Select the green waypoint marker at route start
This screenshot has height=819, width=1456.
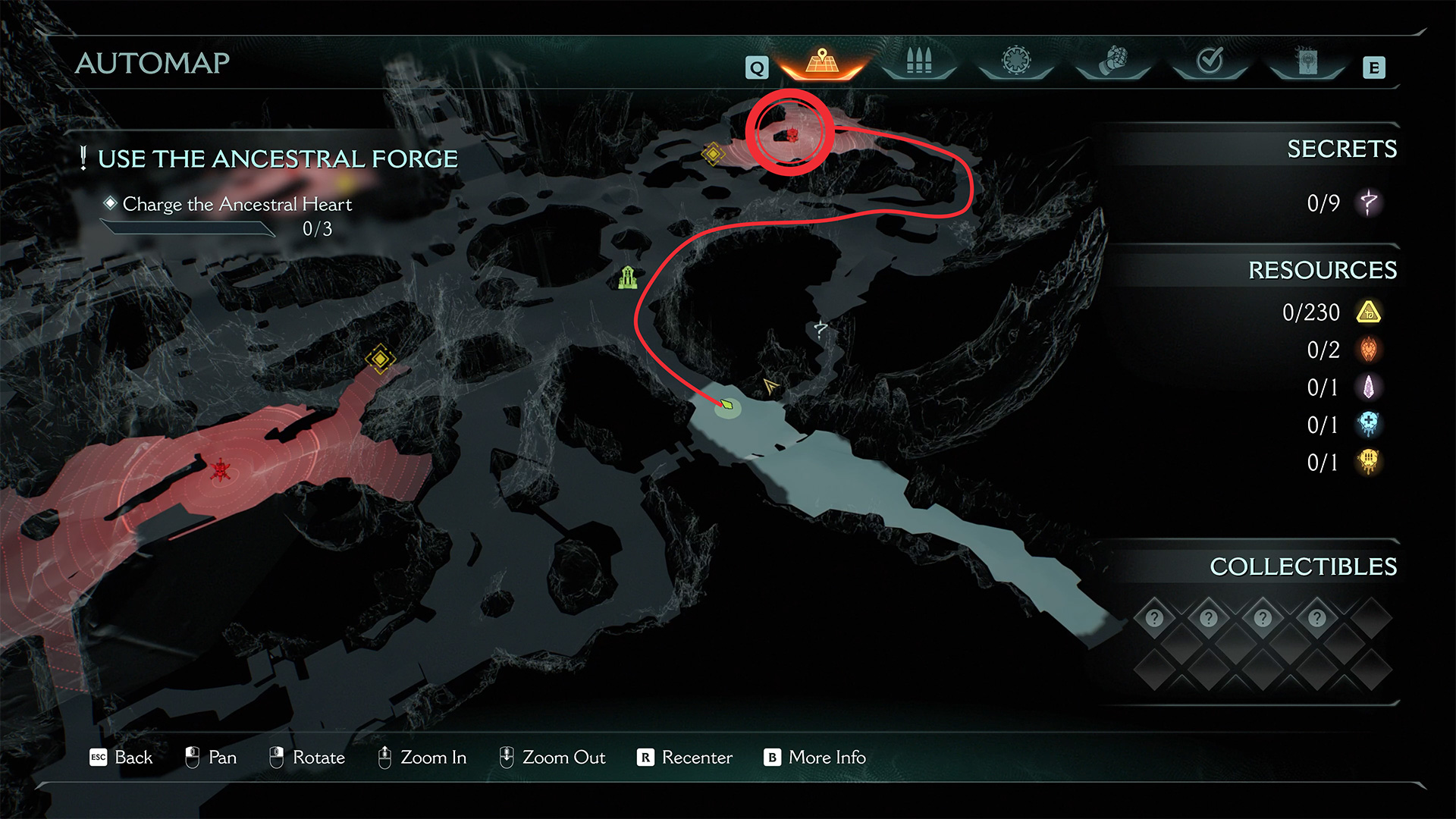pos(727,405)
